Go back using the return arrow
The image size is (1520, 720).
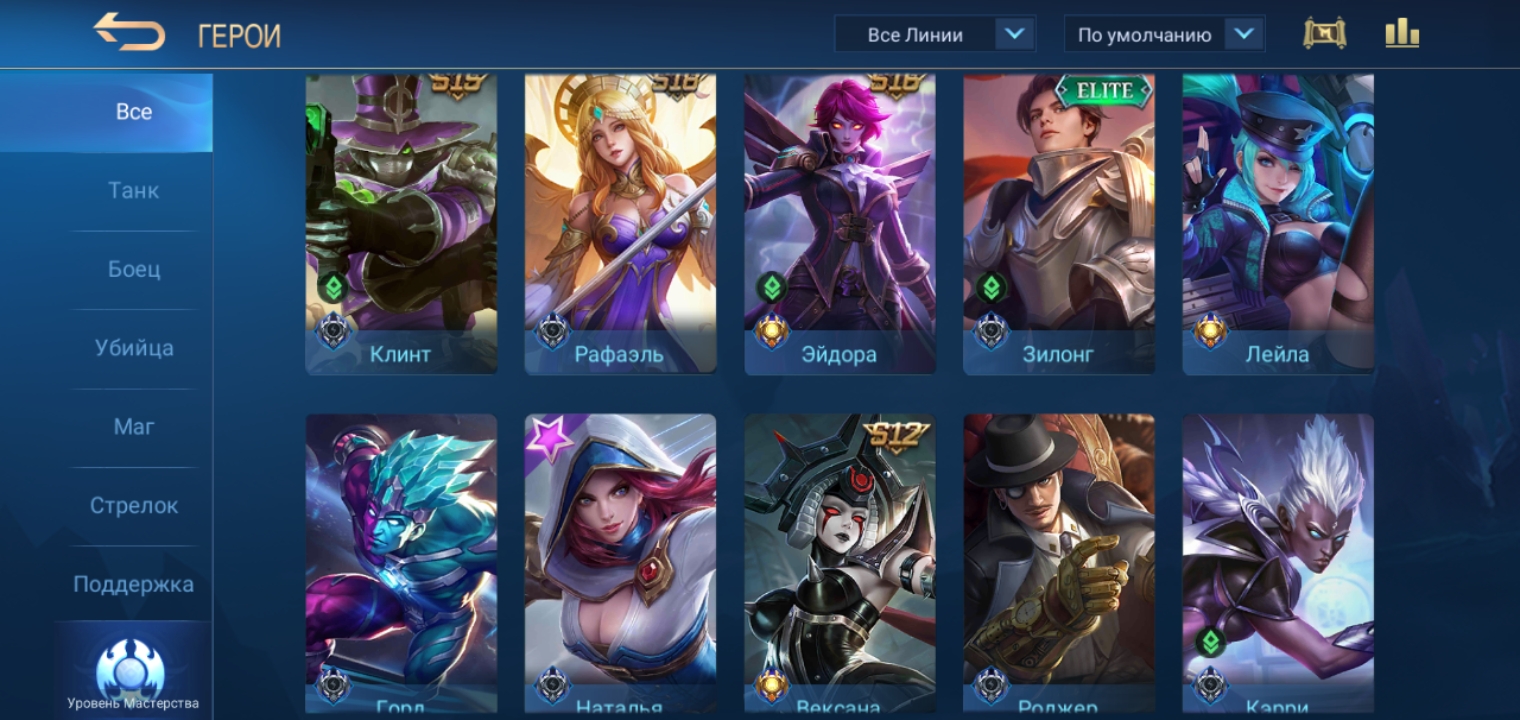pos(129,33)
